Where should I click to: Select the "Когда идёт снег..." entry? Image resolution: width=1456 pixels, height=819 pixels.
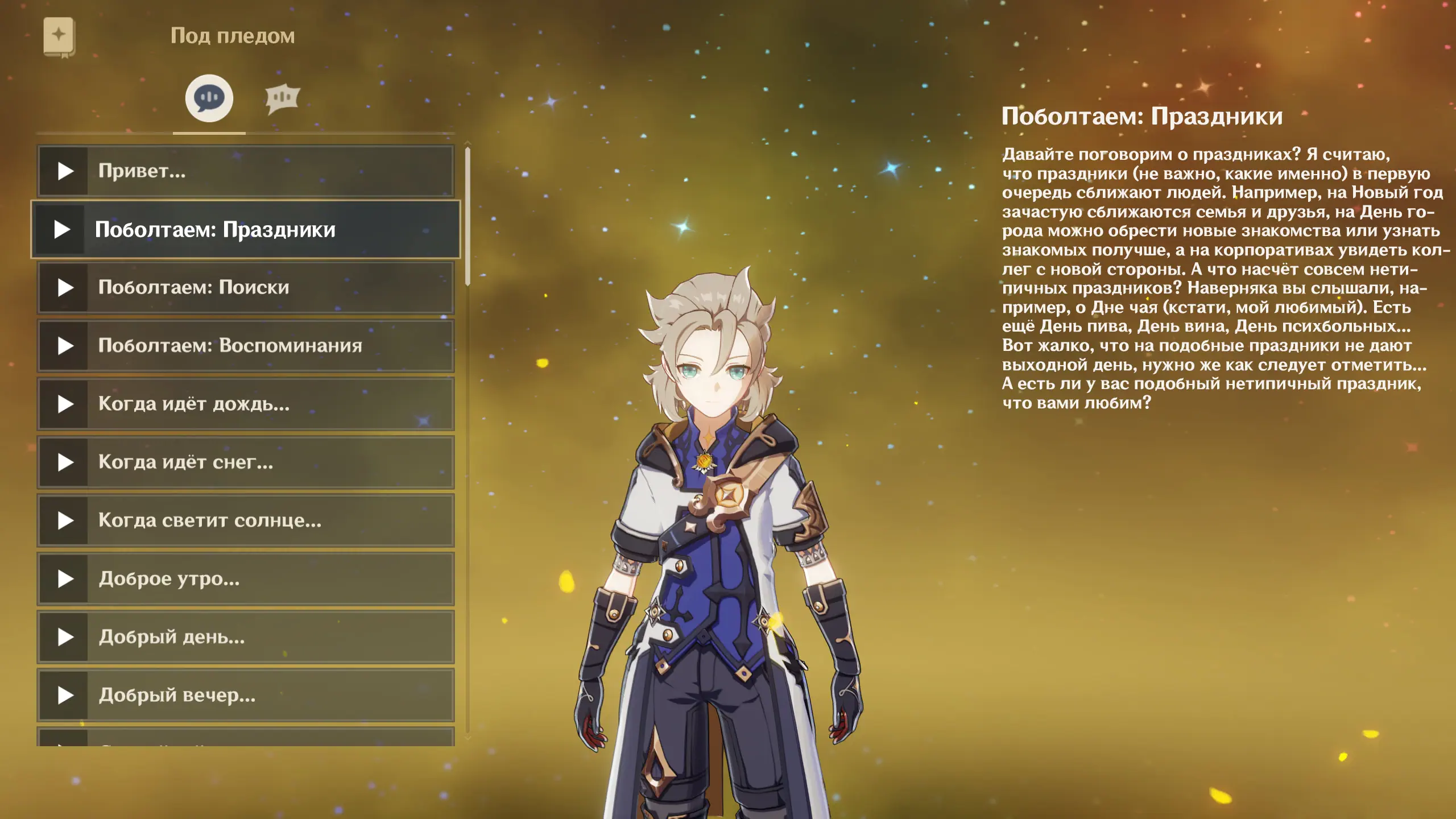point(245,462)
